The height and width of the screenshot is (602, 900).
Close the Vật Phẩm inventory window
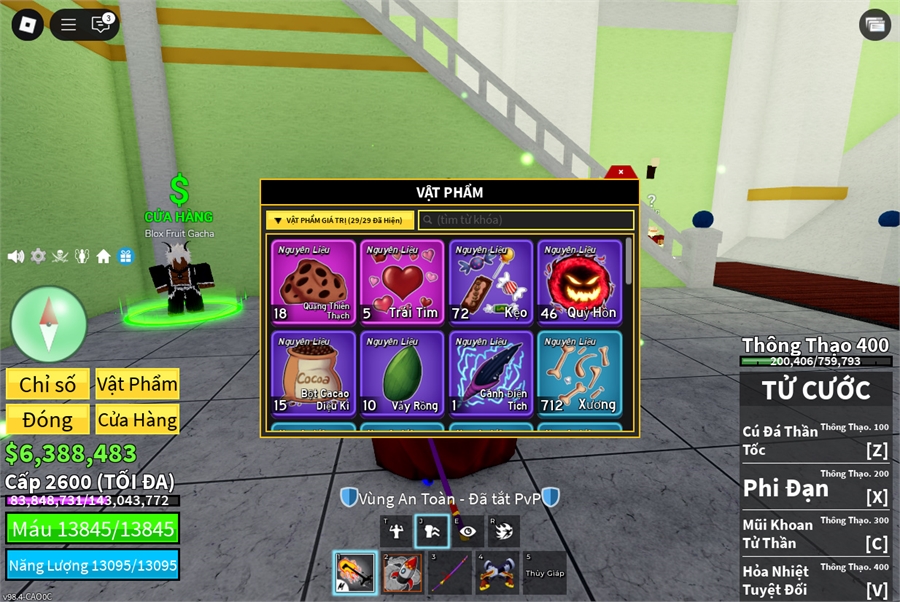[x=621, y=172]
